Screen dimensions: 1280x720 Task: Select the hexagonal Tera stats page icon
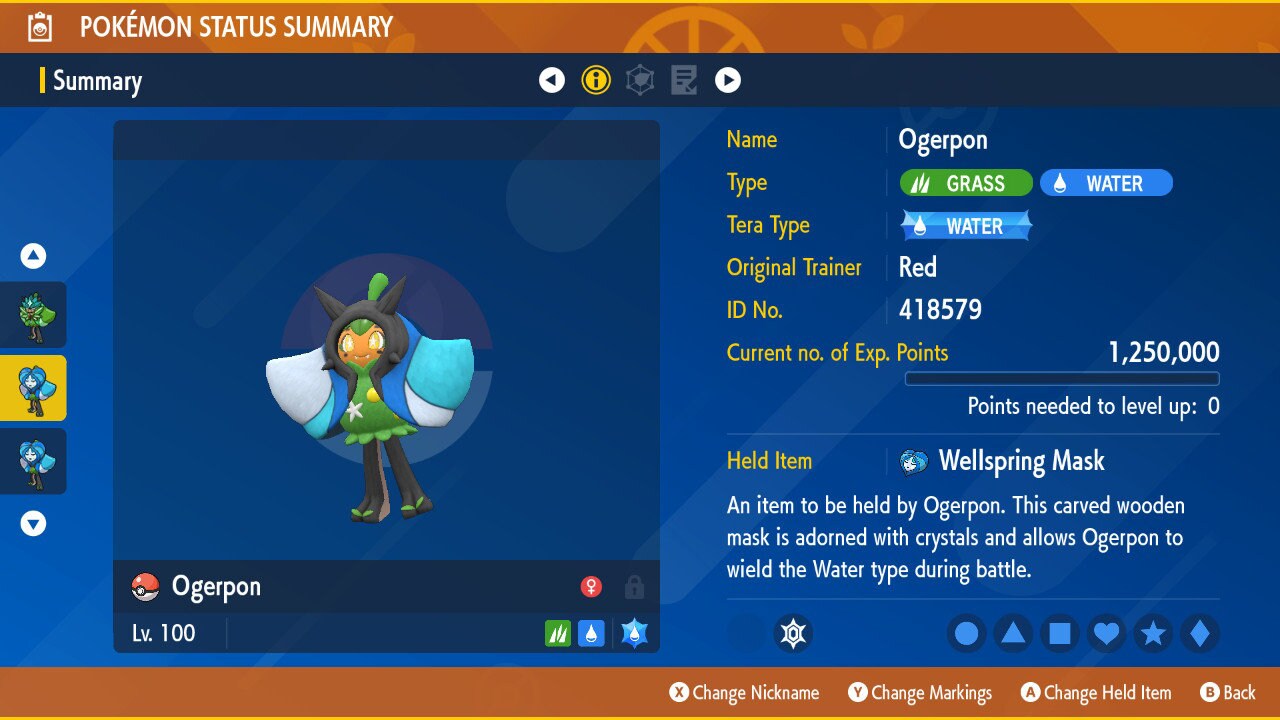point(640,80)
